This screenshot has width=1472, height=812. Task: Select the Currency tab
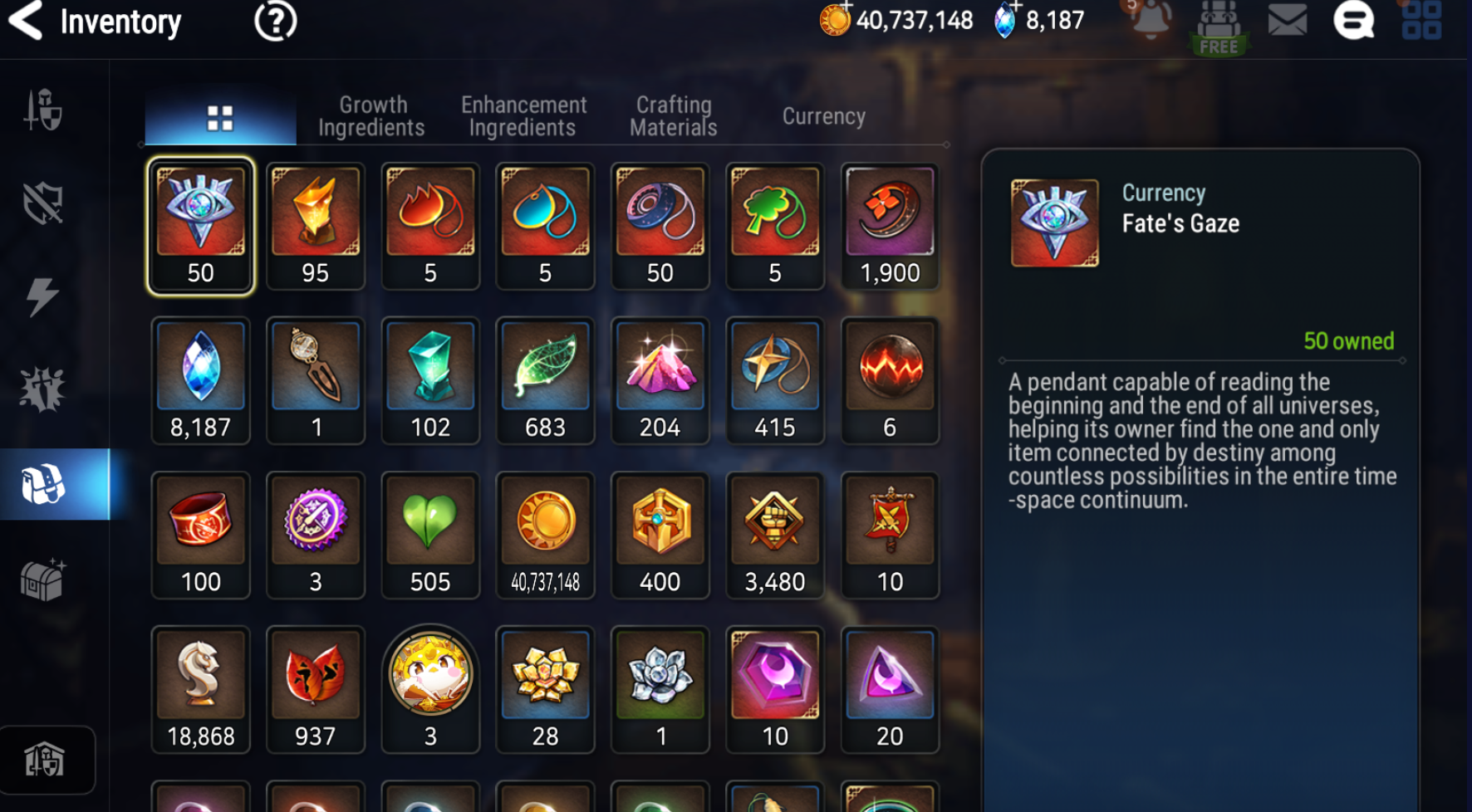coord(823,116)
